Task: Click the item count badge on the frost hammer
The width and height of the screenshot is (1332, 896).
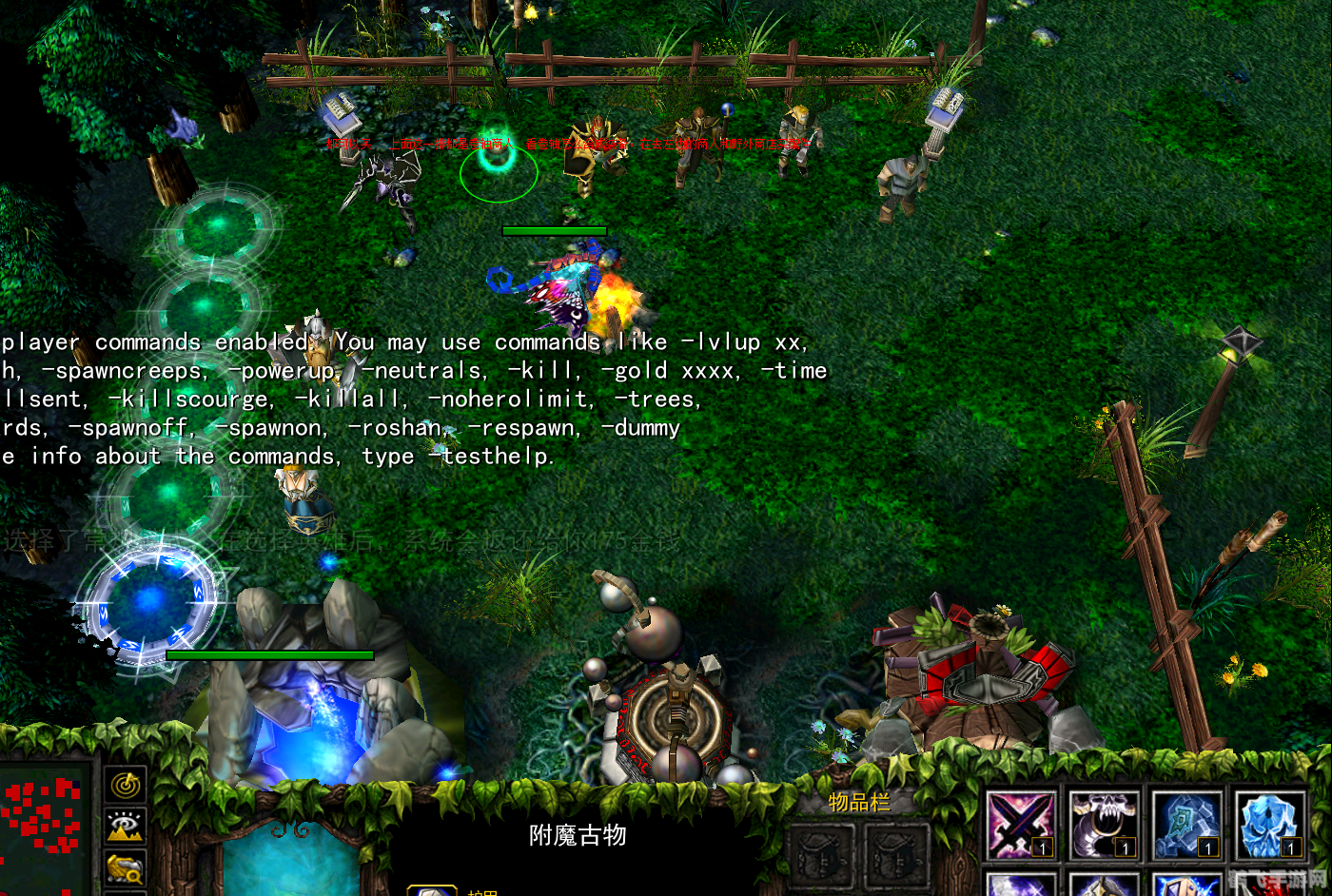Action: 1207,846
